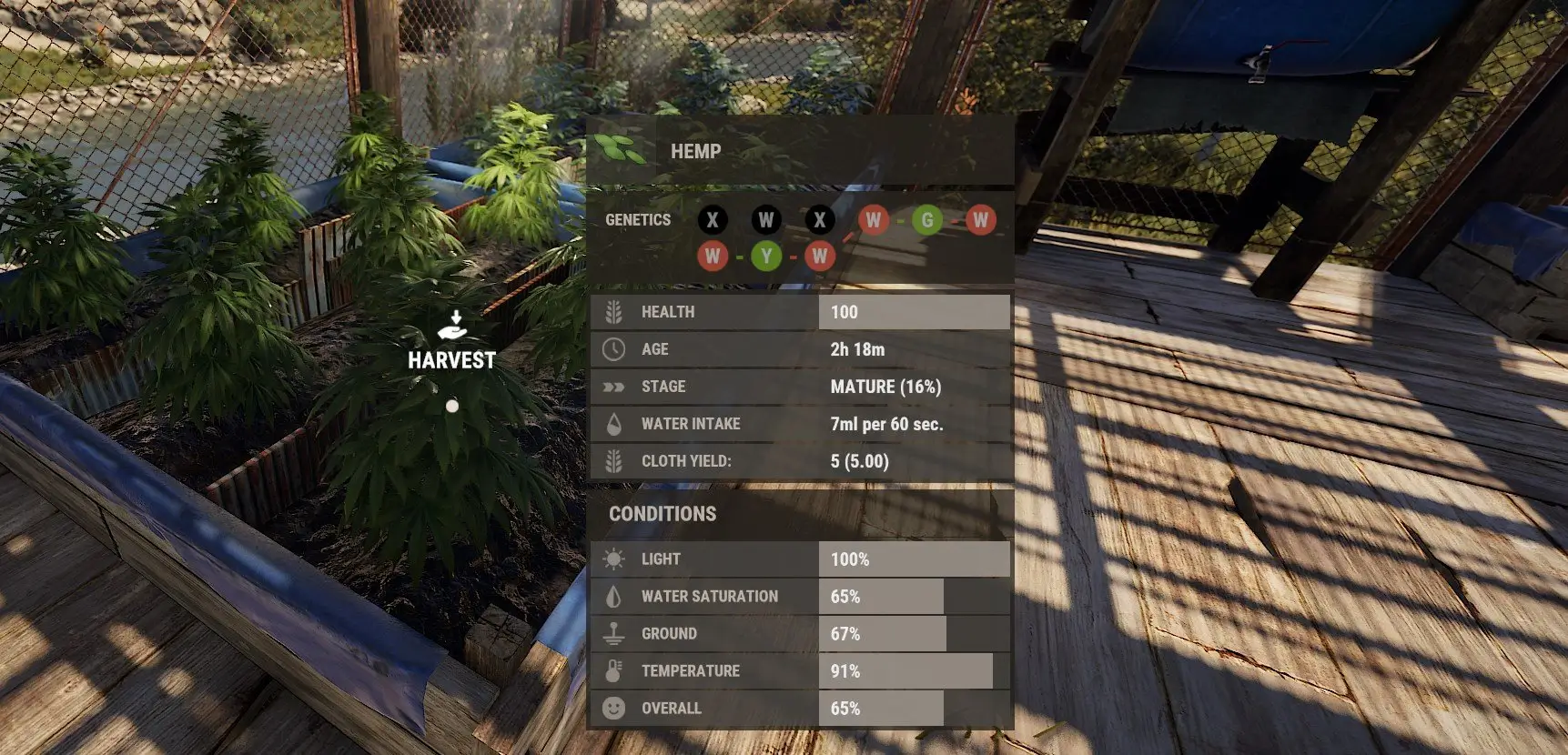Click the Water Saturation 65% progress bar
The width and height of the screenshot is (1568, 755).
point(883,596)
